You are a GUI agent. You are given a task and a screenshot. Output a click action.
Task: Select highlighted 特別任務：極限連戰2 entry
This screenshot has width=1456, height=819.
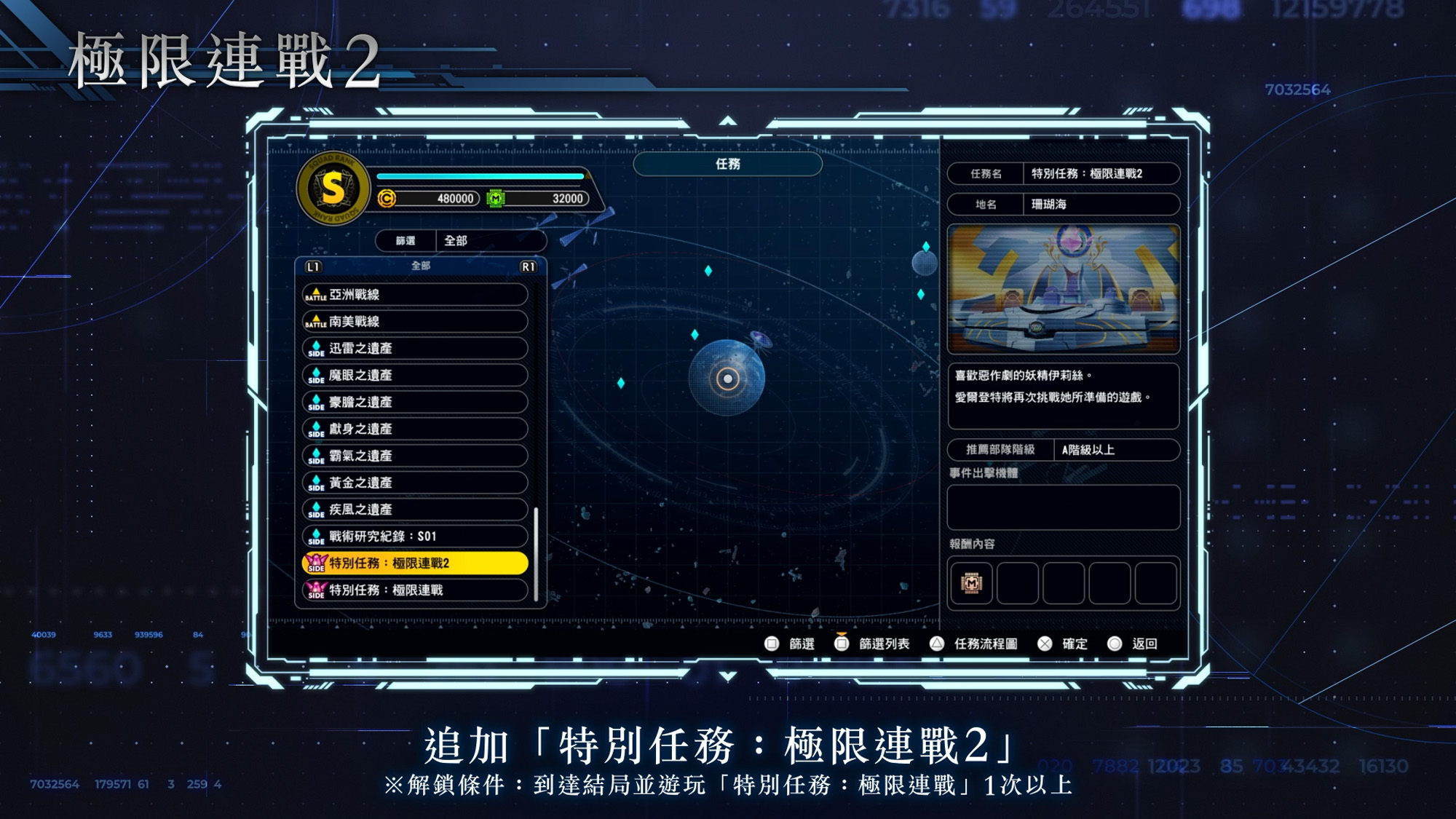(x=414, y=563)
